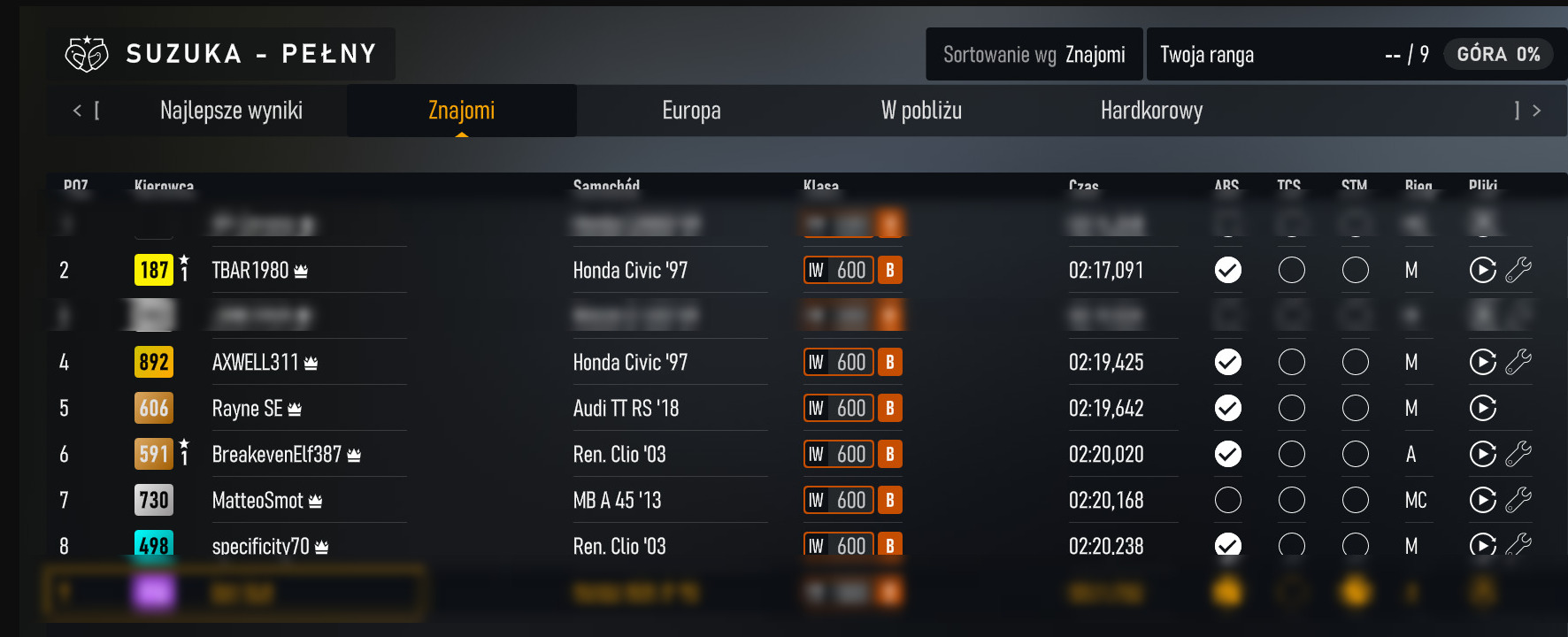The height and width of the screenshot is (637, 1568).
Task: Toggle STM indicator on Rayne SE's row
Action: [x=1356, y=408]
